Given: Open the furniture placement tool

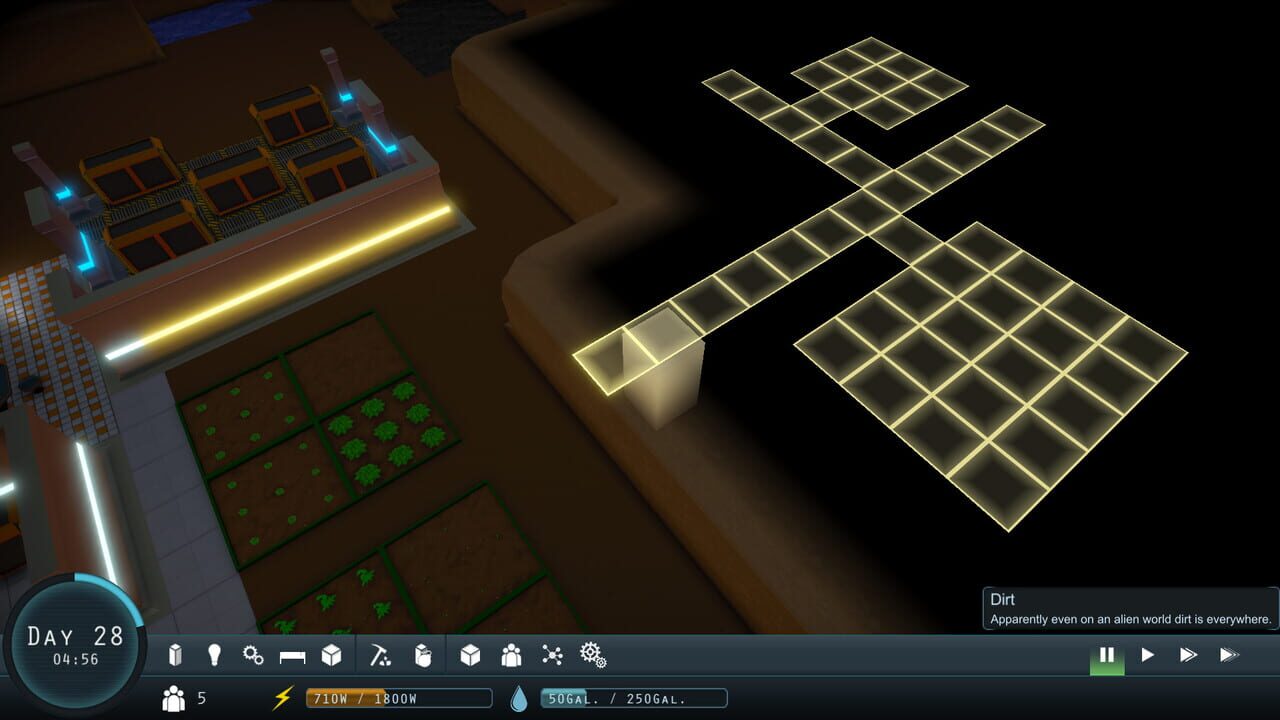Looking at the screenshot, I should [292, 655].
